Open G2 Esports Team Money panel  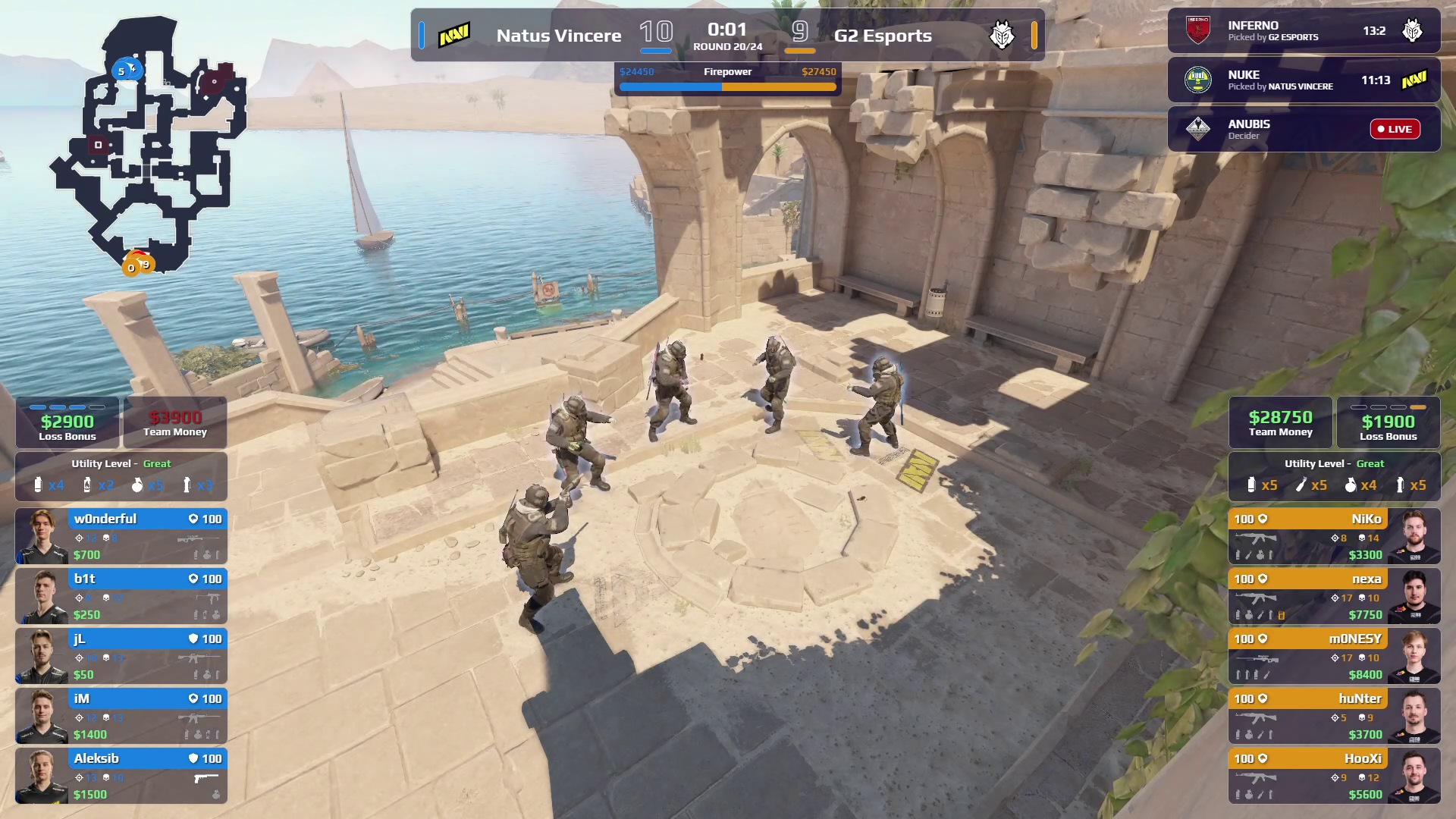pyautogui.click(x=1280, y=422)
